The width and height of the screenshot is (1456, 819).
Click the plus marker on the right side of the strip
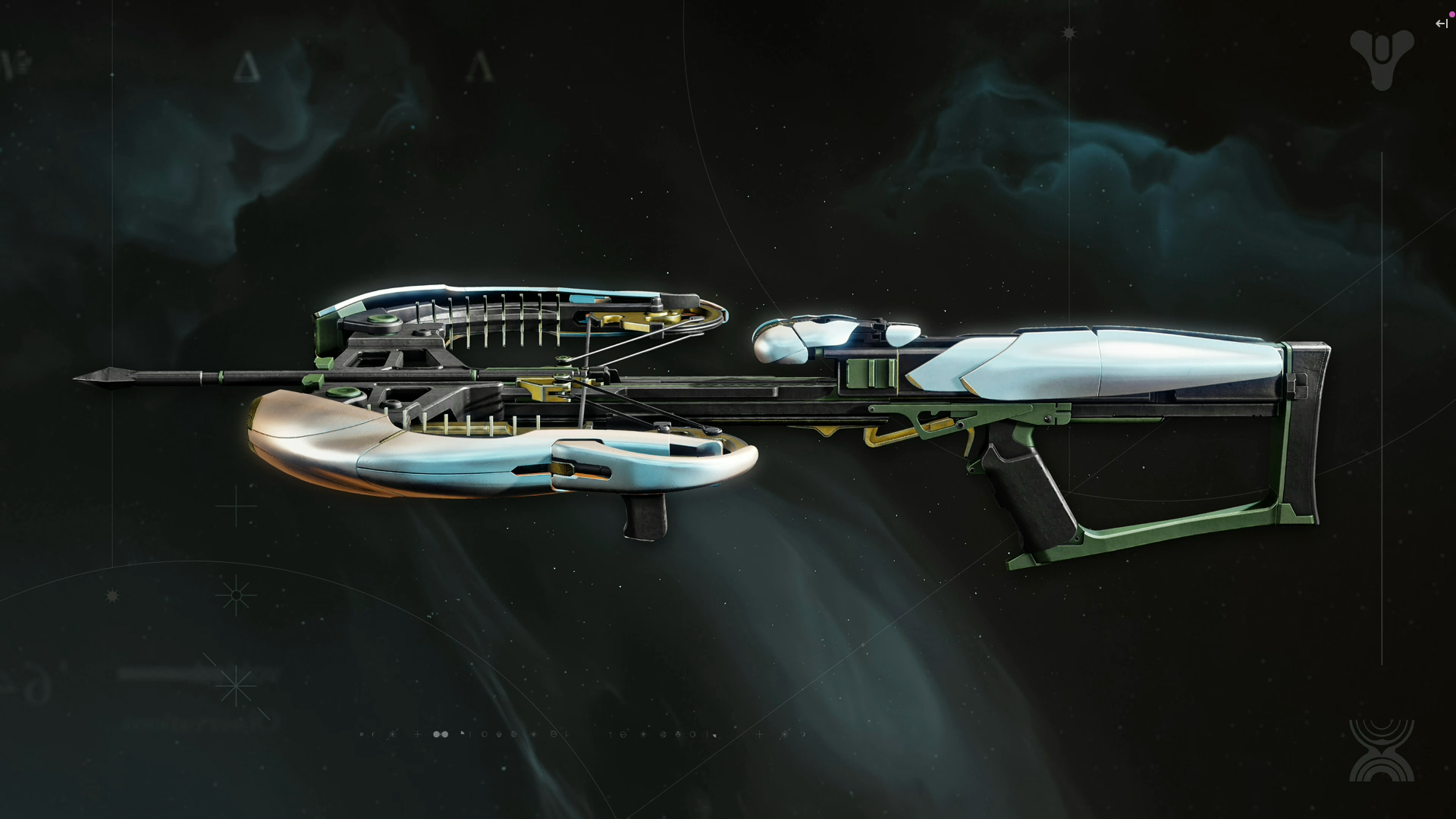click(x=759, y=734)
